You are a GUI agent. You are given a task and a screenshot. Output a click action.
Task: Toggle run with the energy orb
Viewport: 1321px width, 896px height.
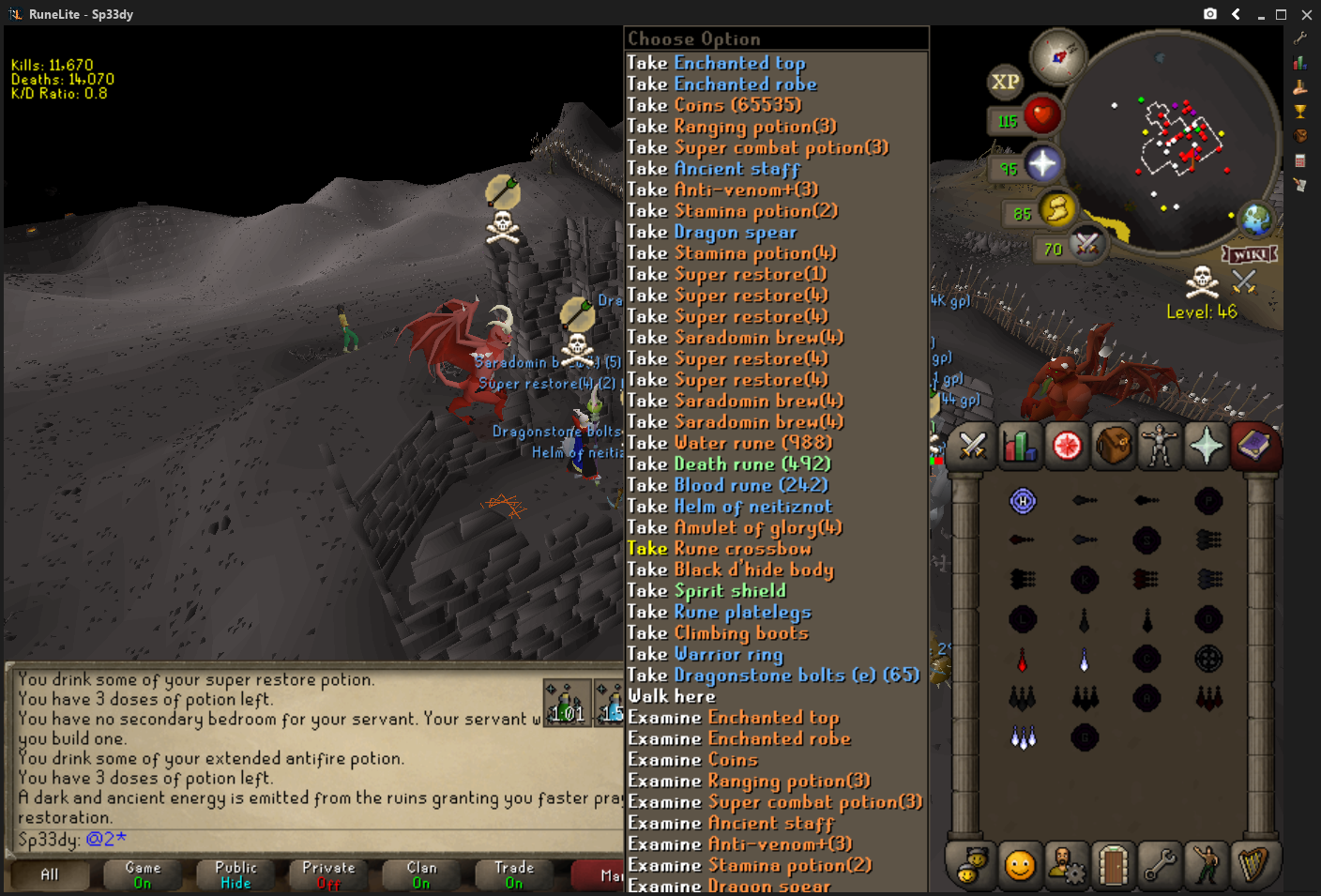pyautogui.click(x=1057, y=208)
